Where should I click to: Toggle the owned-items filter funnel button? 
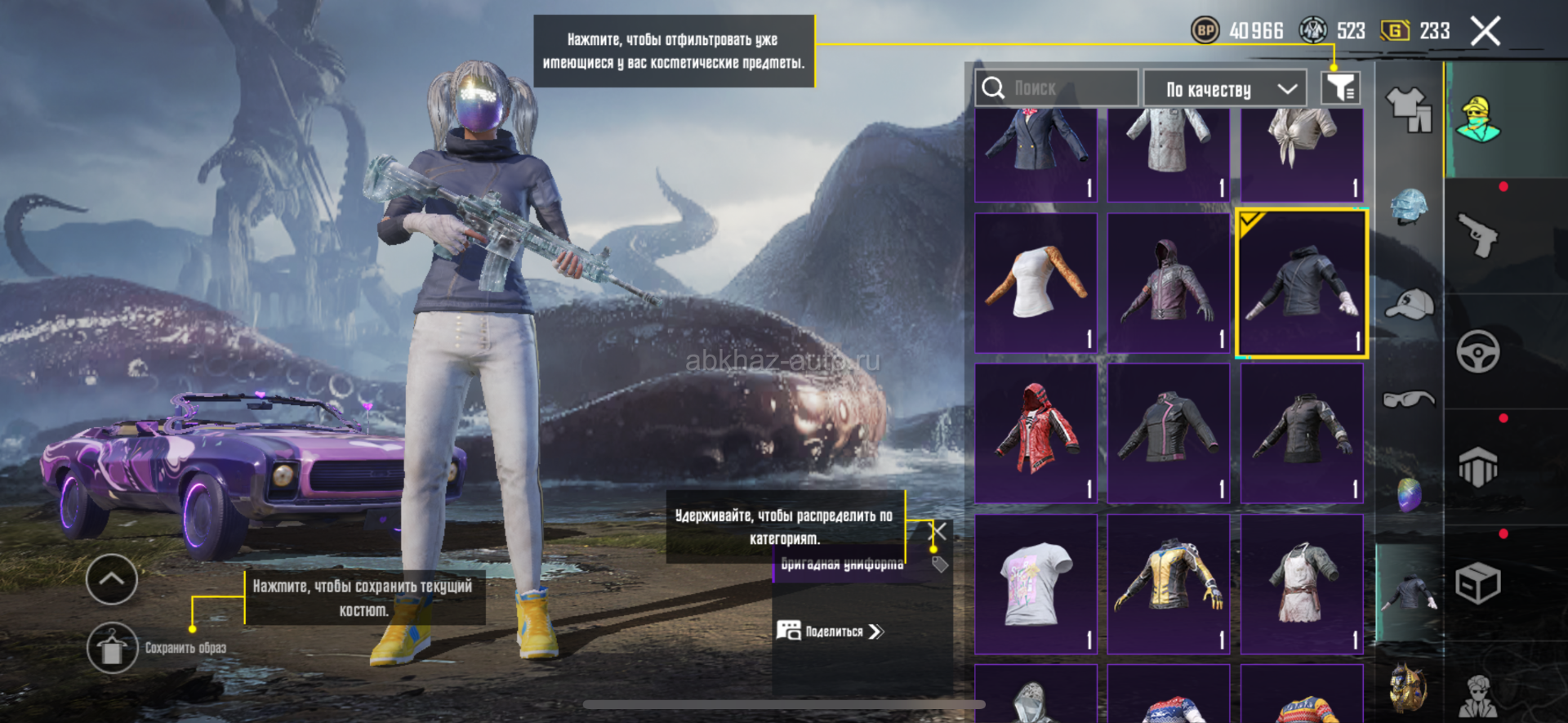pyautogui.click(x=1340, y=88)
